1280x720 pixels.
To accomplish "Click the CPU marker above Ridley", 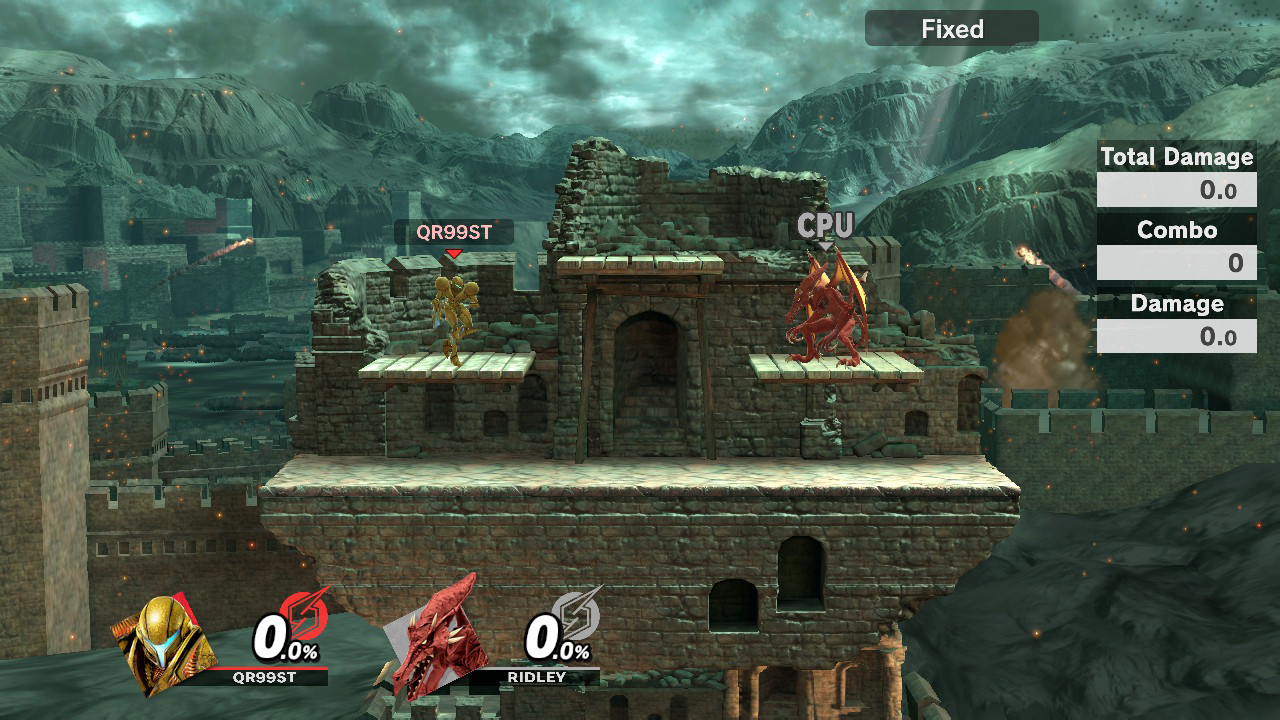I will coord(825,225).
